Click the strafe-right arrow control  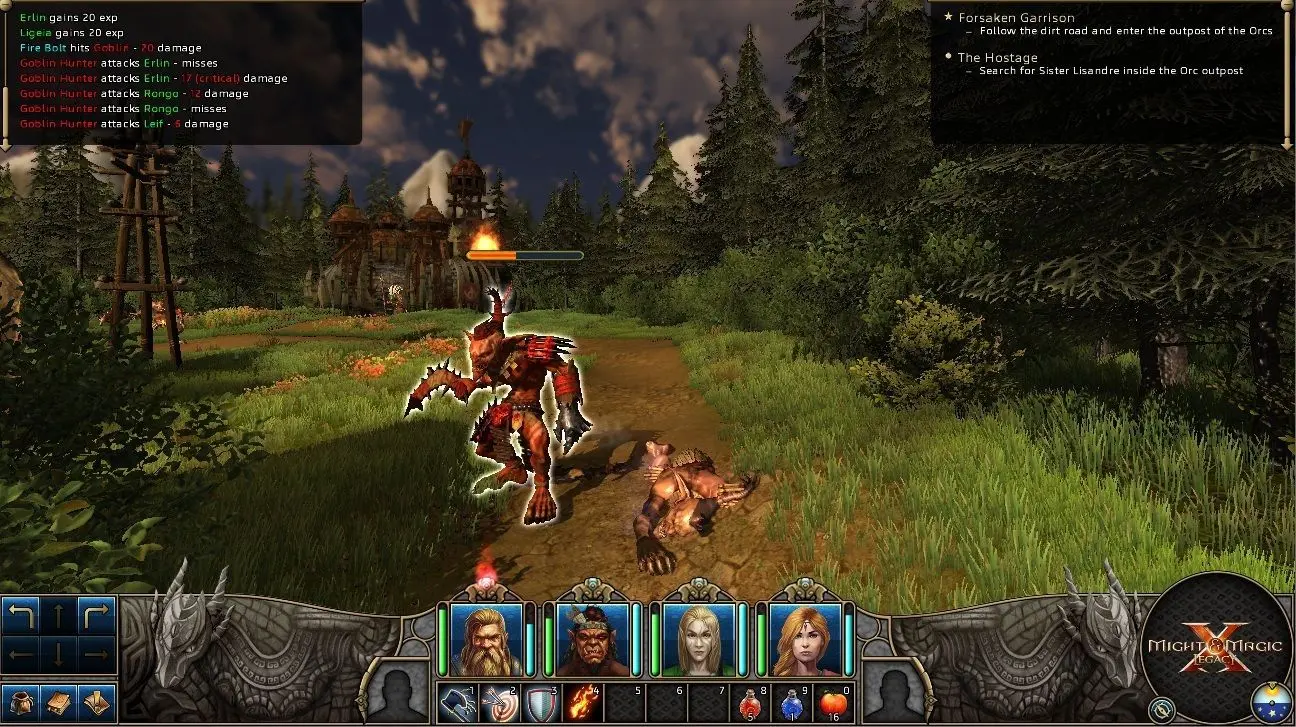click(x=97, y=657)
